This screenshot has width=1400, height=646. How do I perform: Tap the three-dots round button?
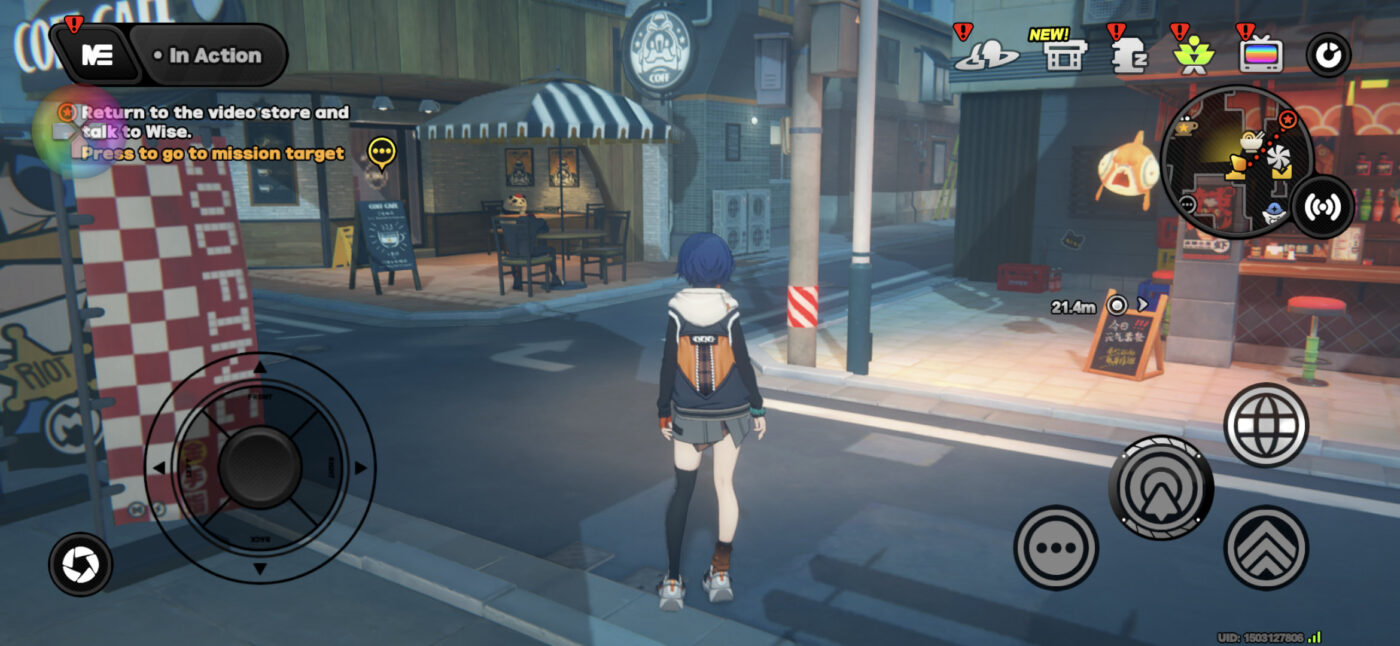pos(1056,547)
